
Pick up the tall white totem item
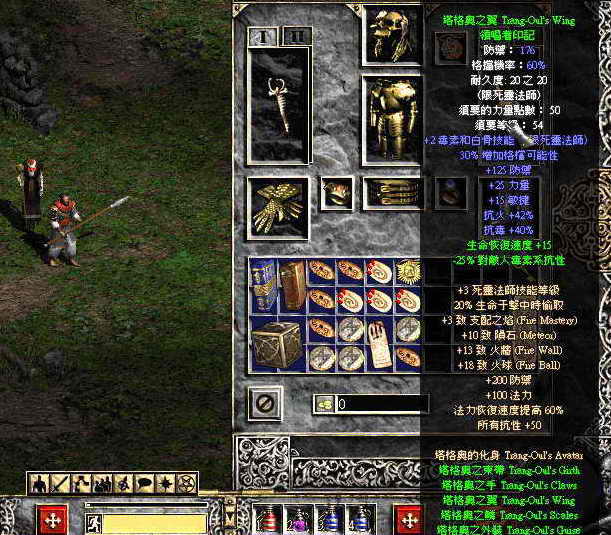379,343
